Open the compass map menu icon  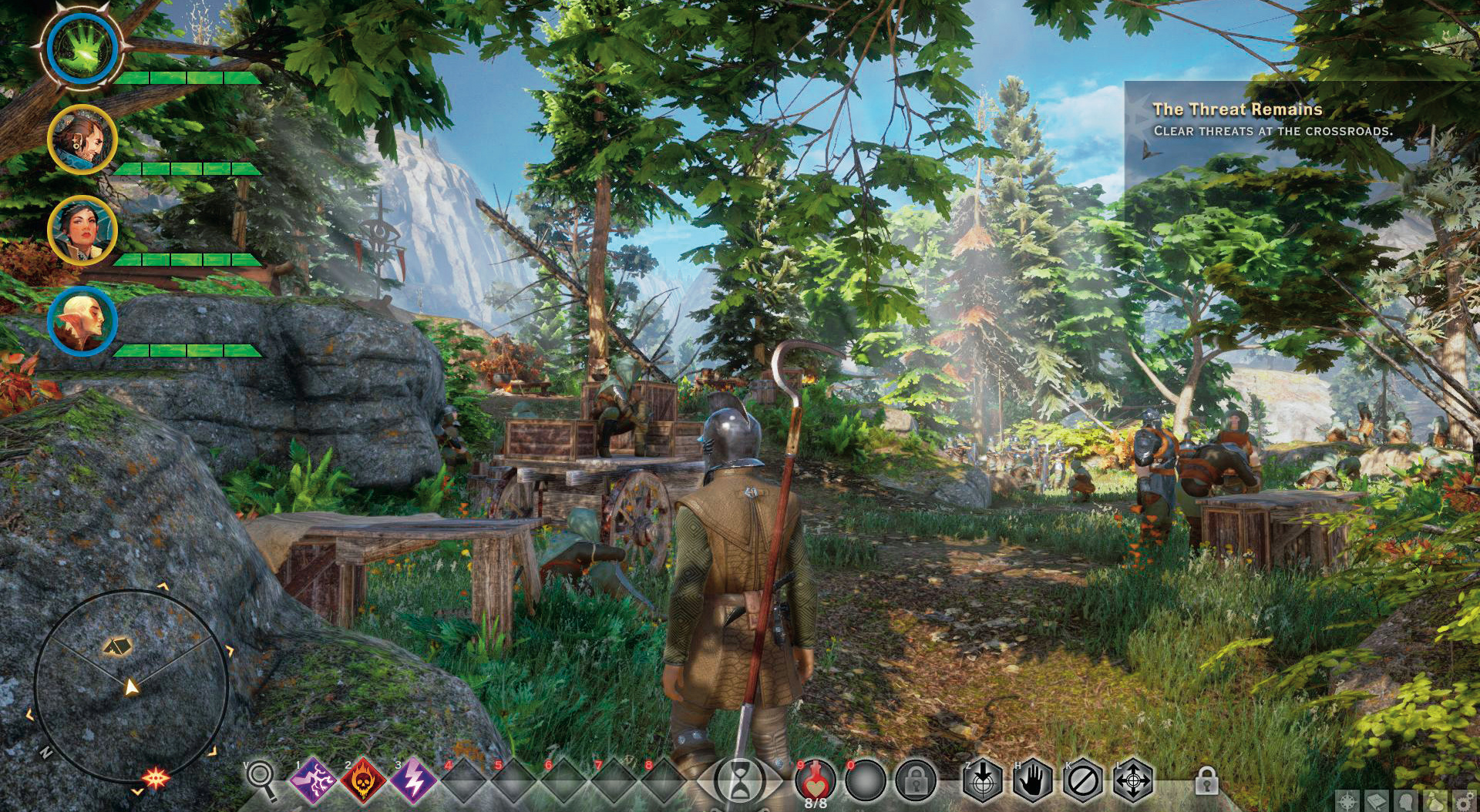click(x=1348, y=801)
